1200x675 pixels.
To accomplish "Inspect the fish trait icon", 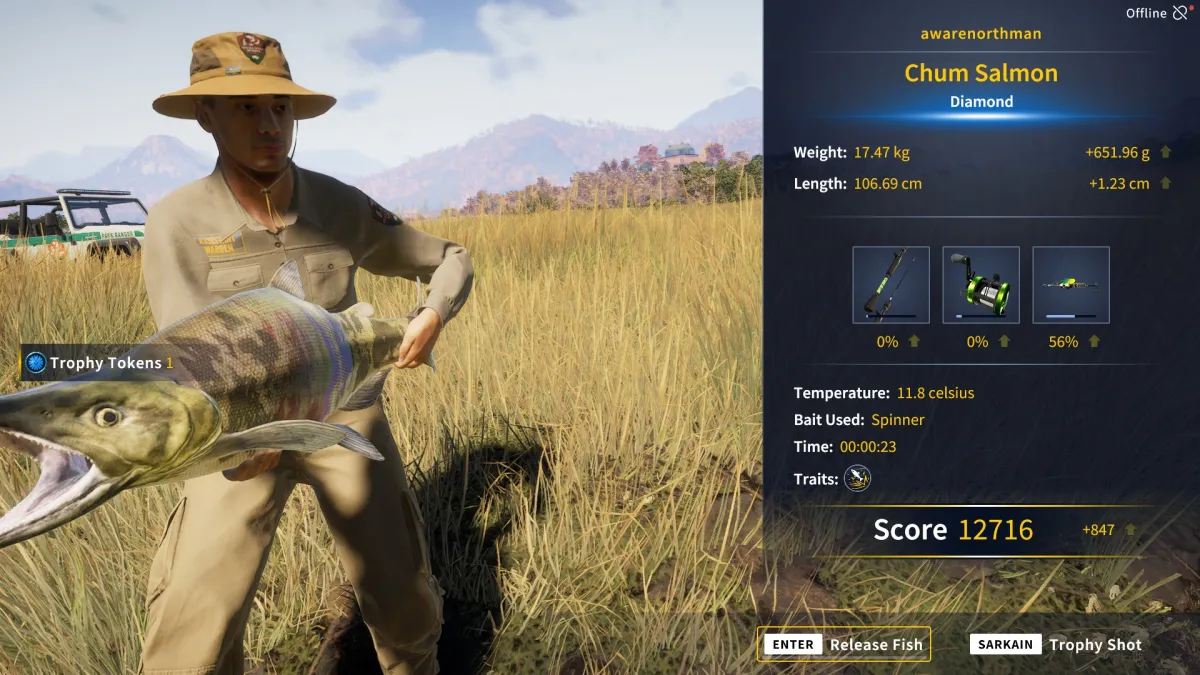I will coord(857,479).
